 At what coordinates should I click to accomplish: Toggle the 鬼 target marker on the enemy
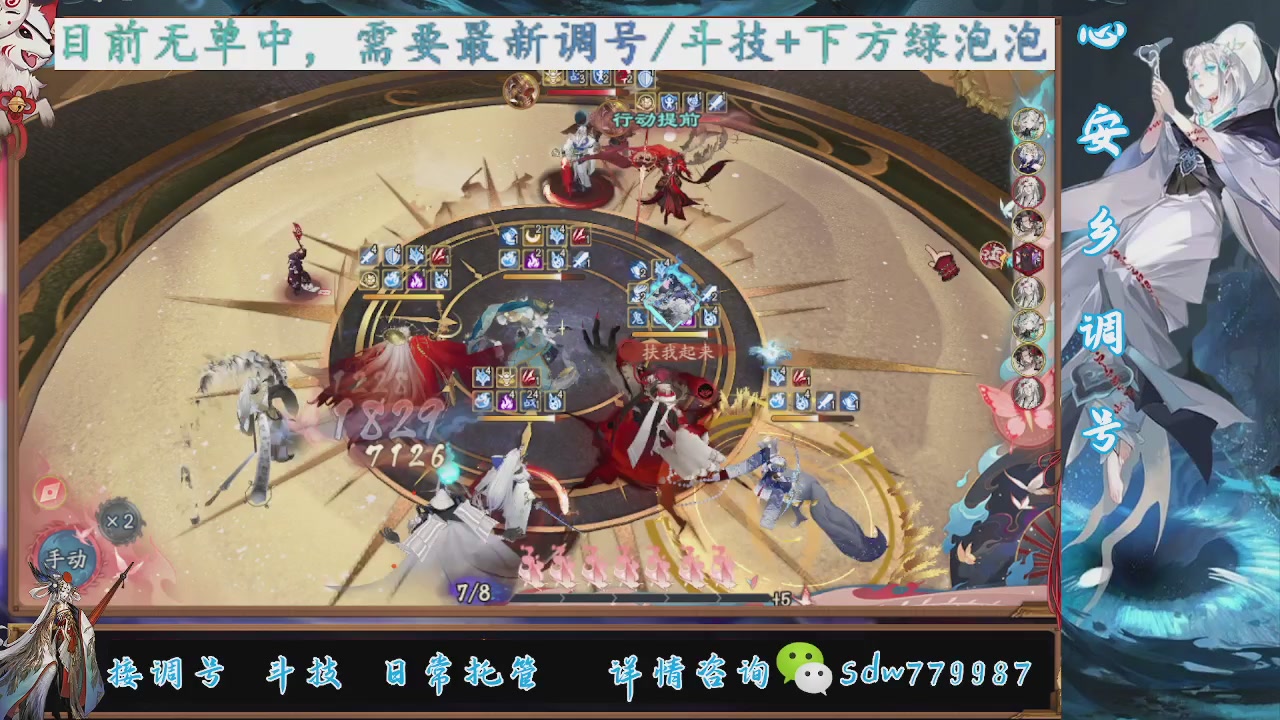[637, 318]
